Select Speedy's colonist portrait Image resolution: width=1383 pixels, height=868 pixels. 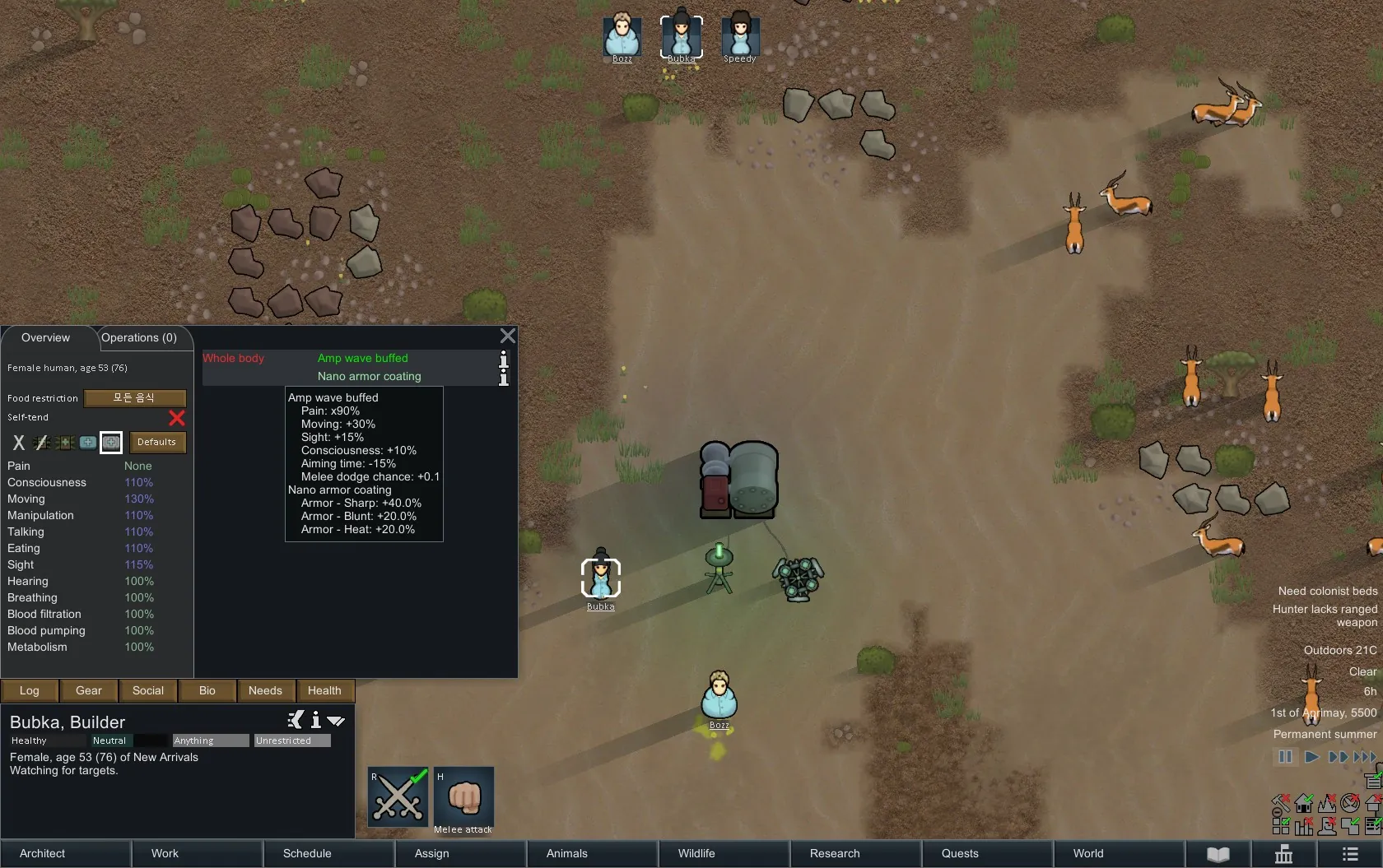[x=740, y=36]
